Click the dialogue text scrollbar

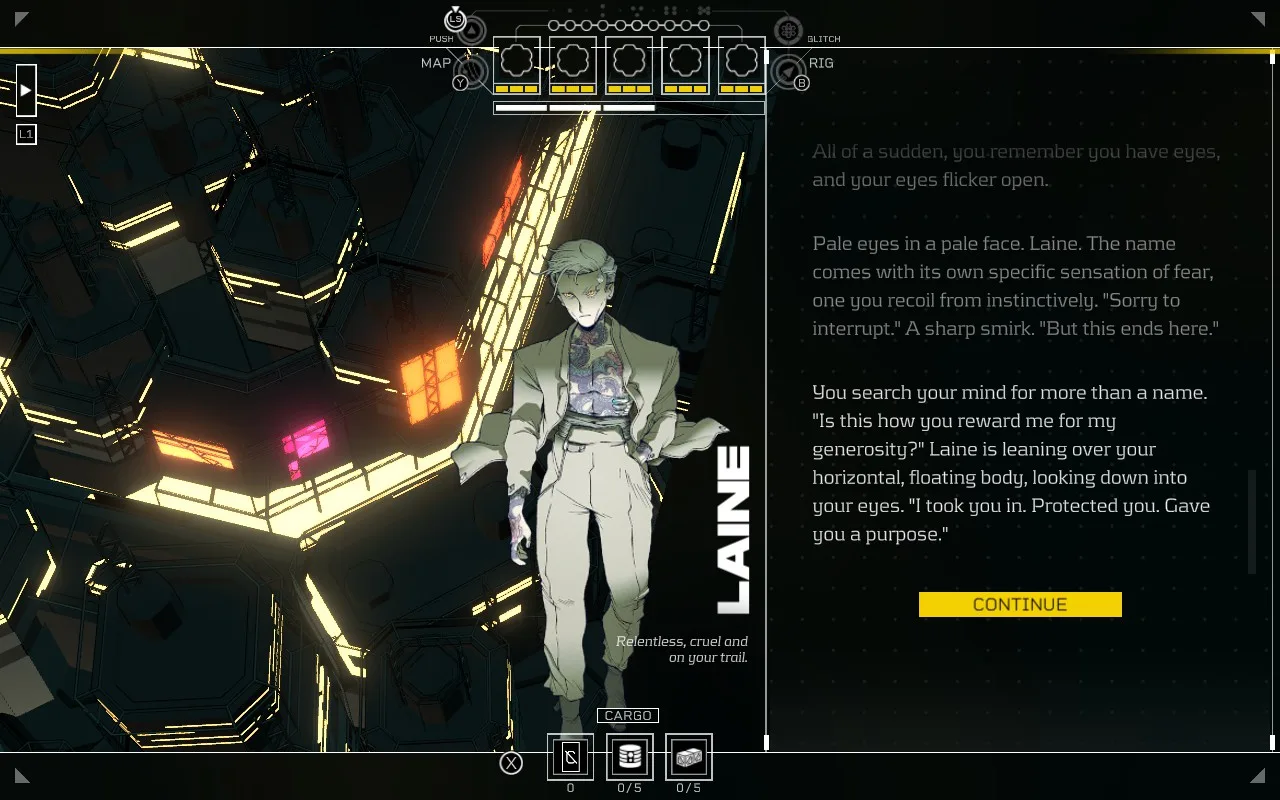pyautogui.click(x=1251, y=521)
